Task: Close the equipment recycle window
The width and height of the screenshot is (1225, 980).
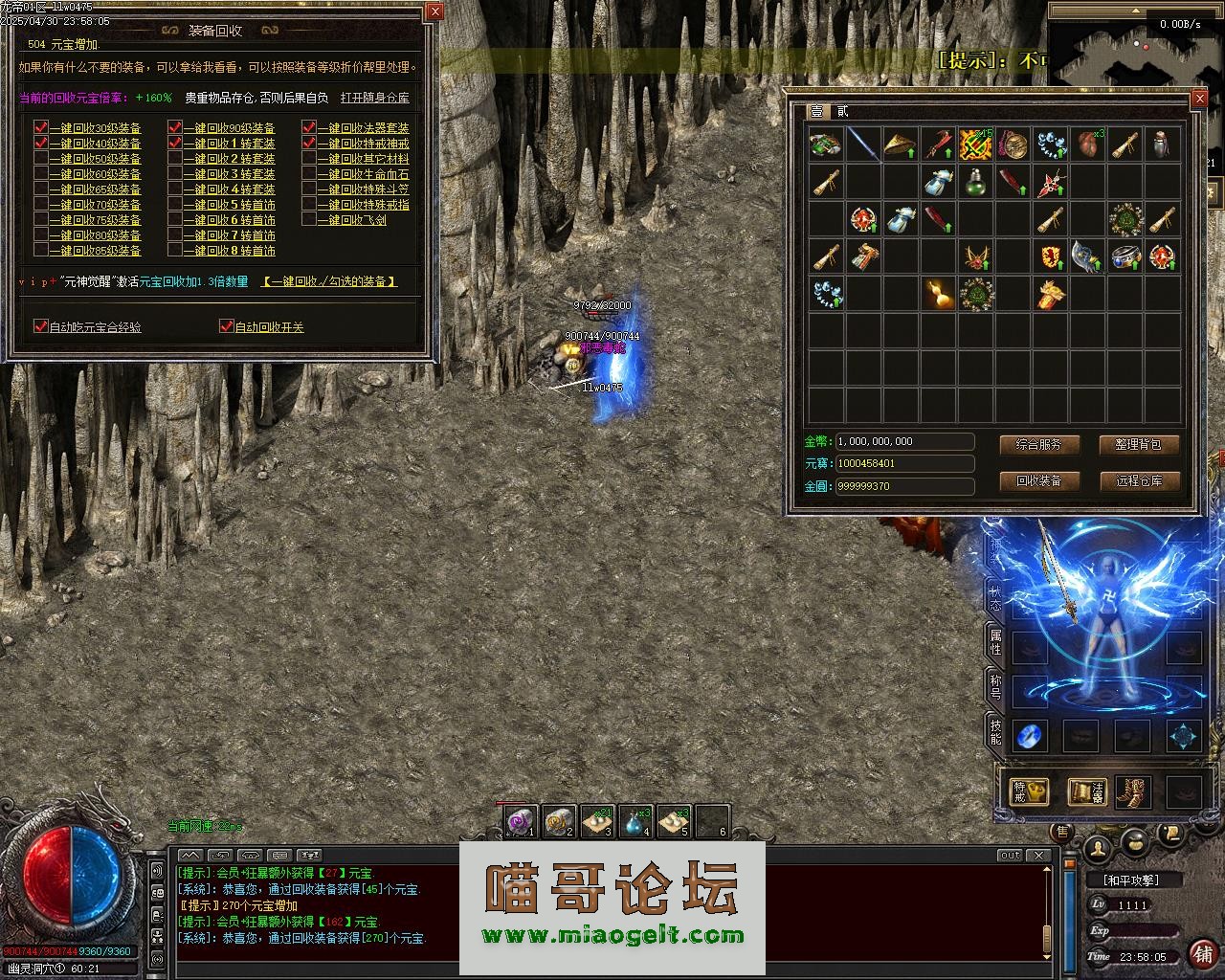Action: point(434,11)
